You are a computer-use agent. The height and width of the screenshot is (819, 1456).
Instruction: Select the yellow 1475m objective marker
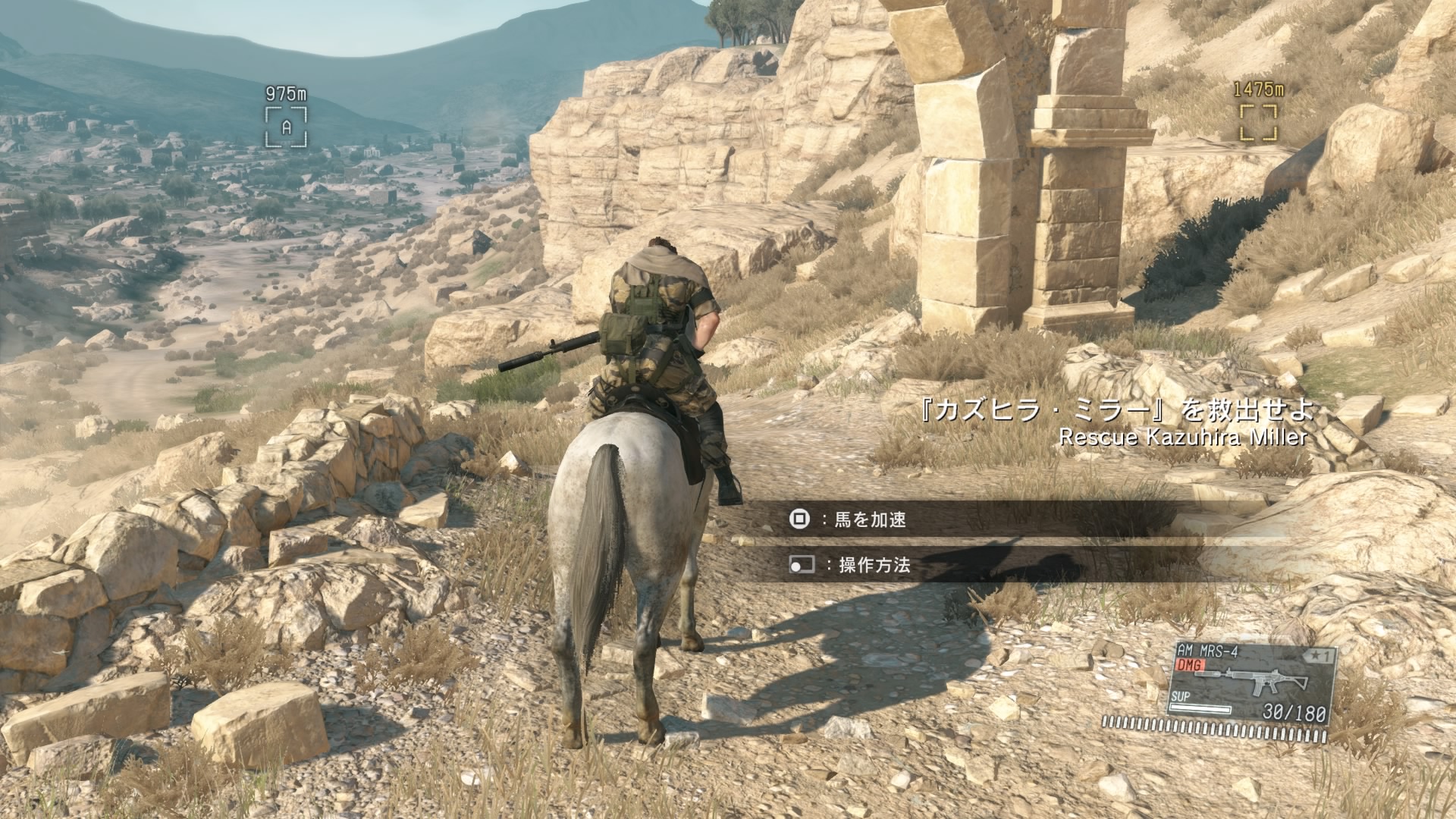pyautogui.click(x=1258, y=123)
